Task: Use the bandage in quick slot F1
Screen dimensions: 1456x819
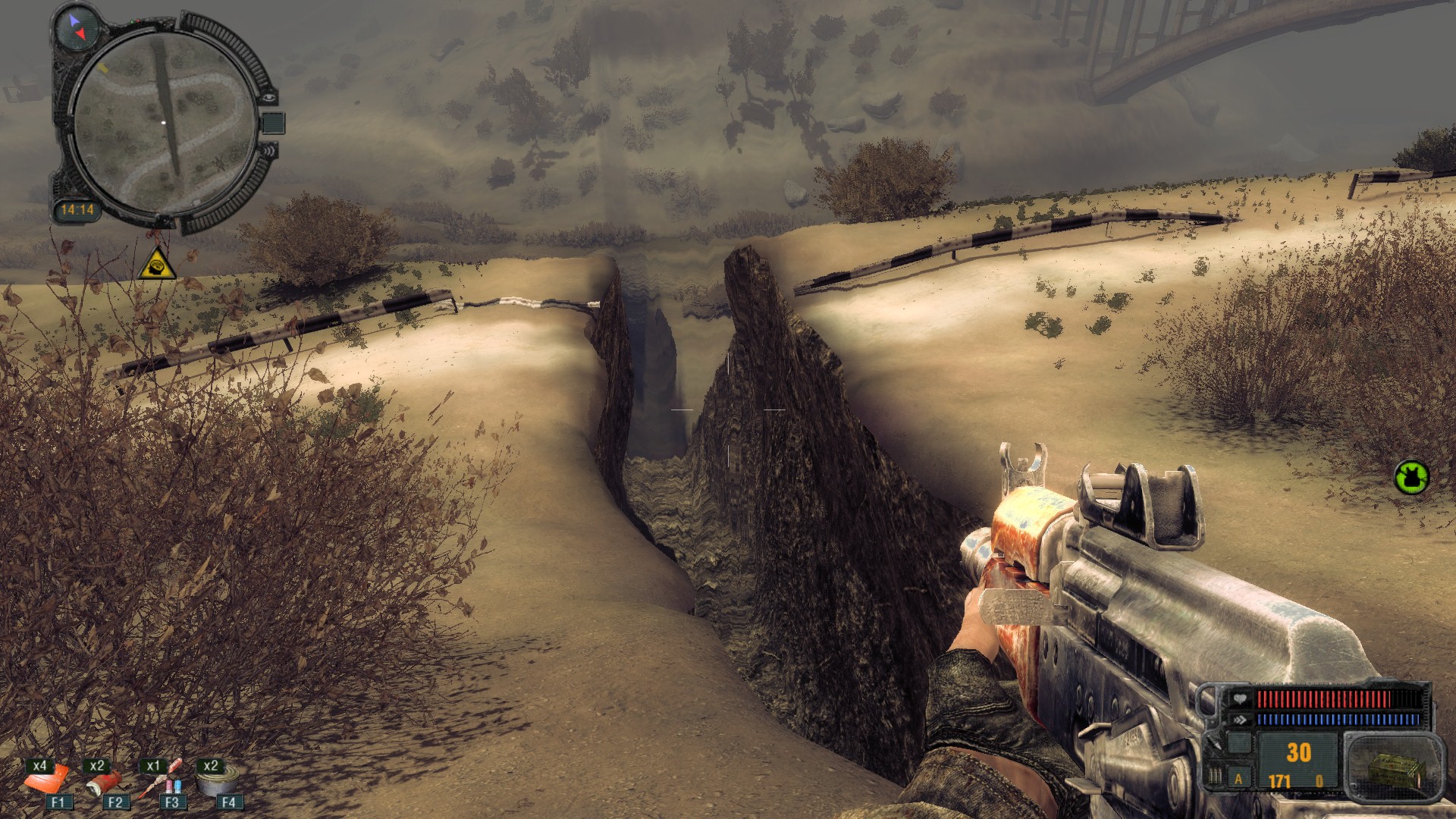Action: coord(47,781)
